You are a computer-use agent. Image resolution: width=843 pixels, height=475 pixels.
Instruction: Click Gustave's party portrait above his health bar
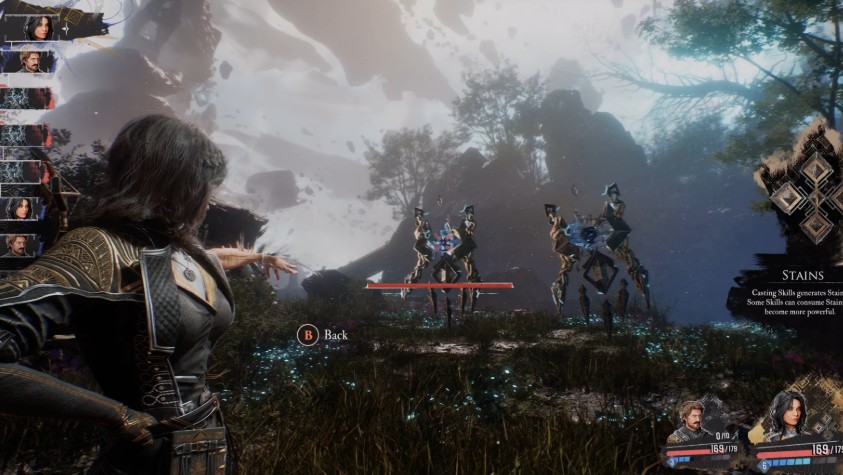[695, 419]
